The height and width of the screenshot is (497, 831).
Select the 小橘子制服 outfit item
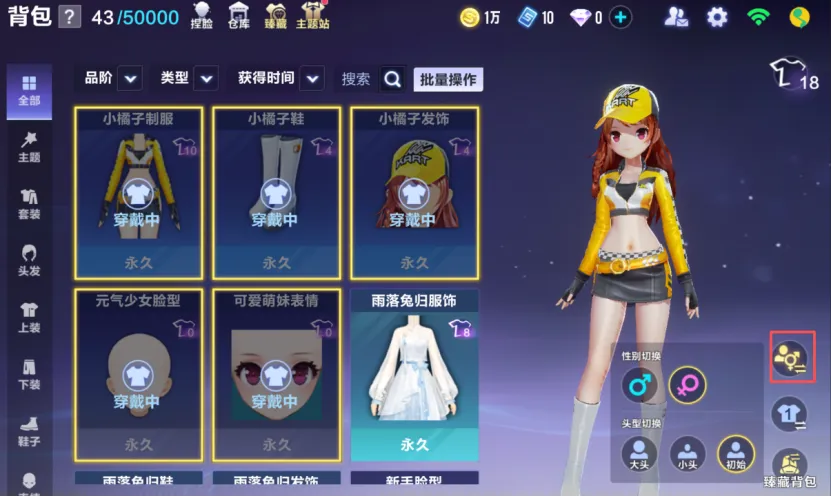click(138, 192)
